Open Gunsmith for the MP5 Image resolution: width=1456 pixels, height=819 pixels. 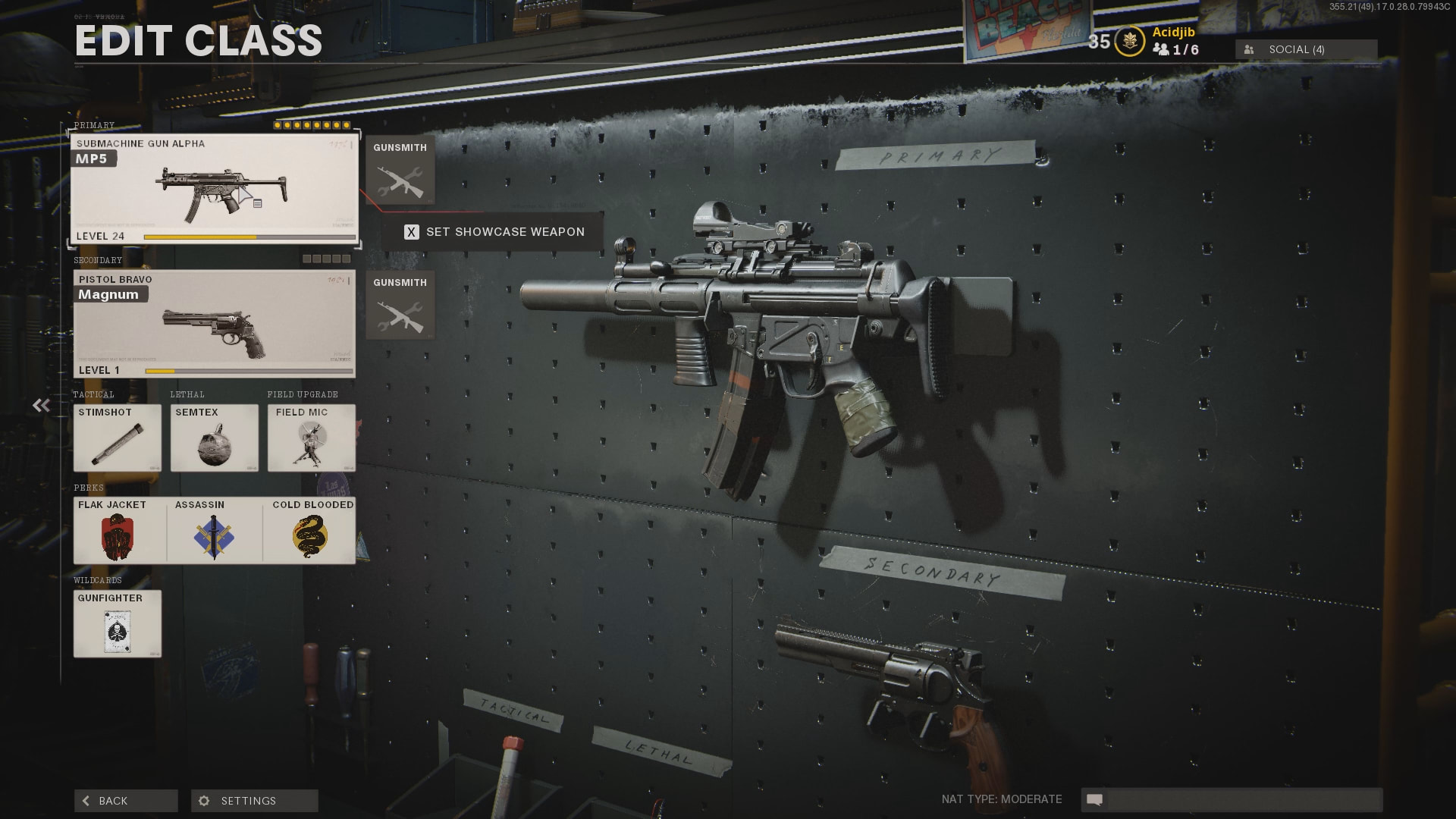click(x=400, y=170)
